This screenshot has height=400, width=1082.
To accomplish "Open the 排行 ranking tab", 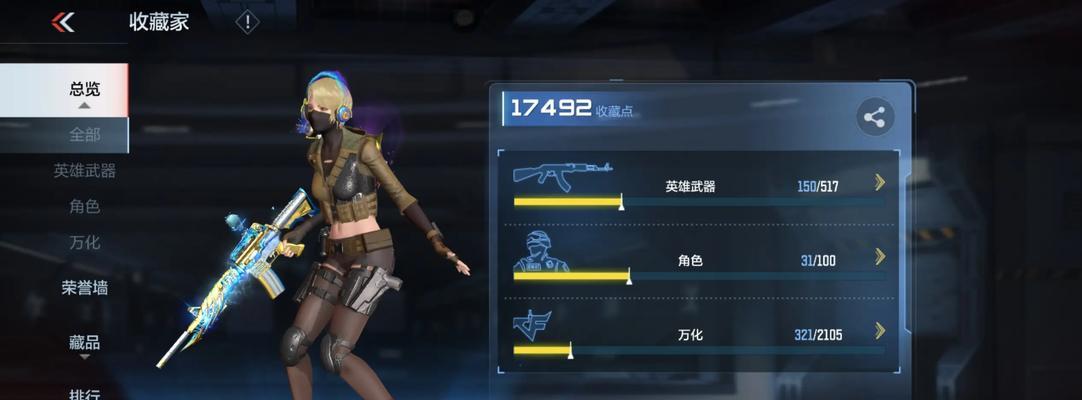I will [x=84, y=393].
